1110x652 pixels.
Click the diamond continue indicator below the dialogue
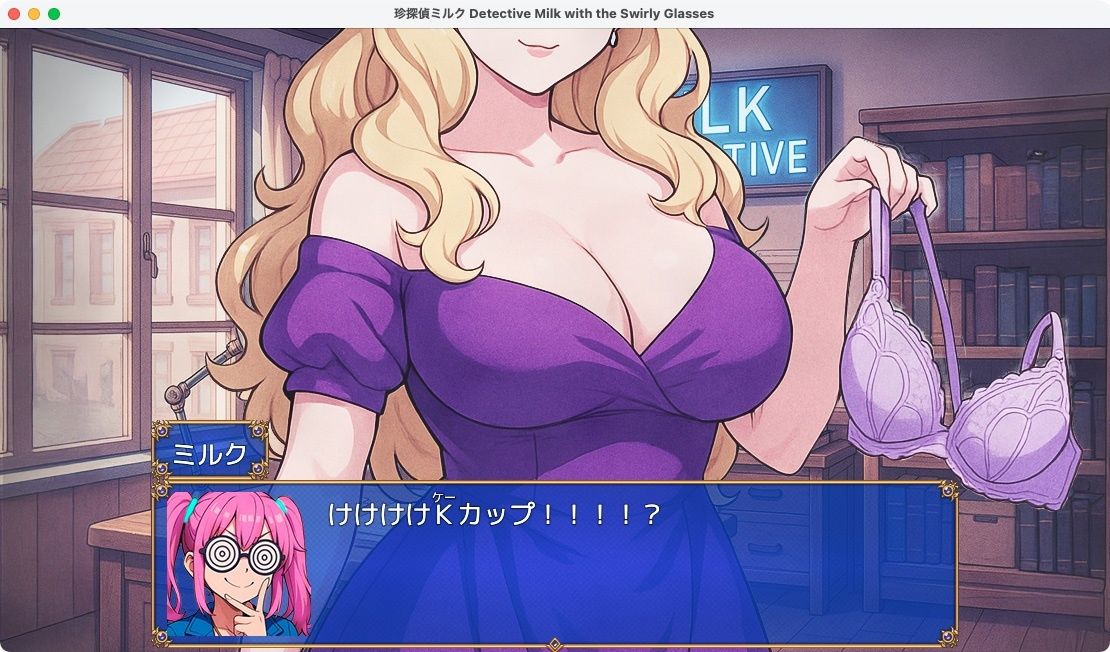[554, 643]
